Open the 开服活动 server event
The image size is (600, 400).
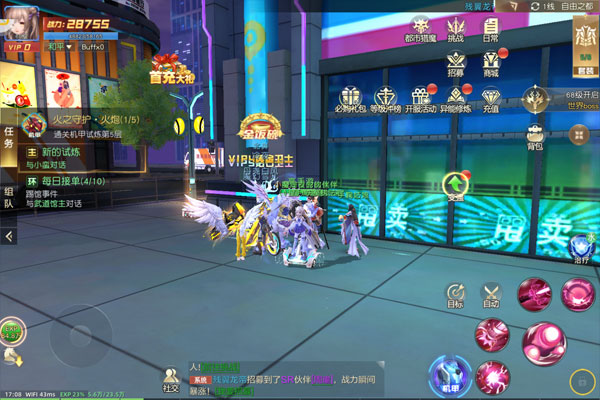420,100
